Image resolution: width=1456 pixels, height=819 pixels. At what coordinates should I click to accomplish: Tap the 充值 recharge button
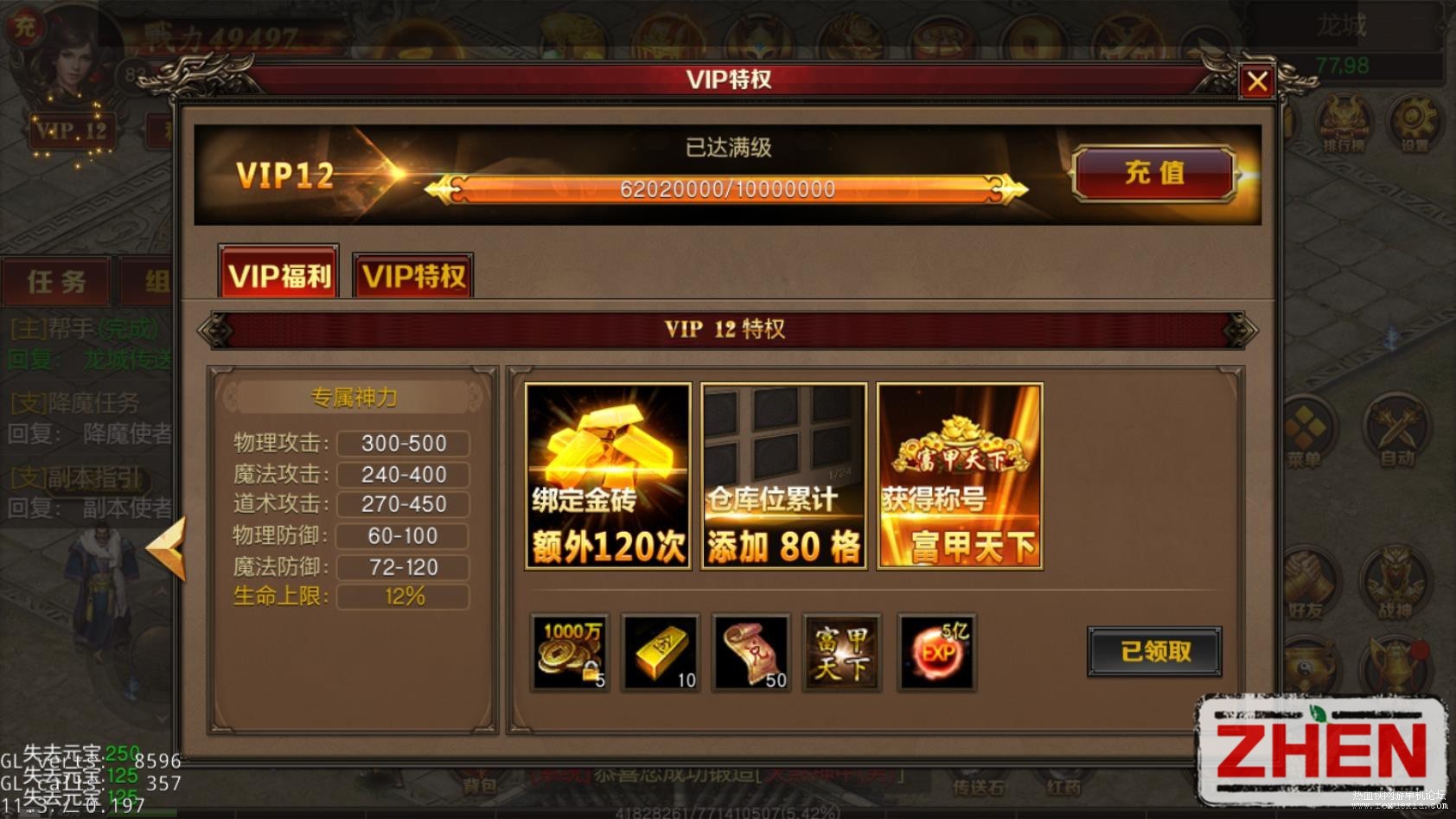pyautogui.click(x=1154, y=173)
